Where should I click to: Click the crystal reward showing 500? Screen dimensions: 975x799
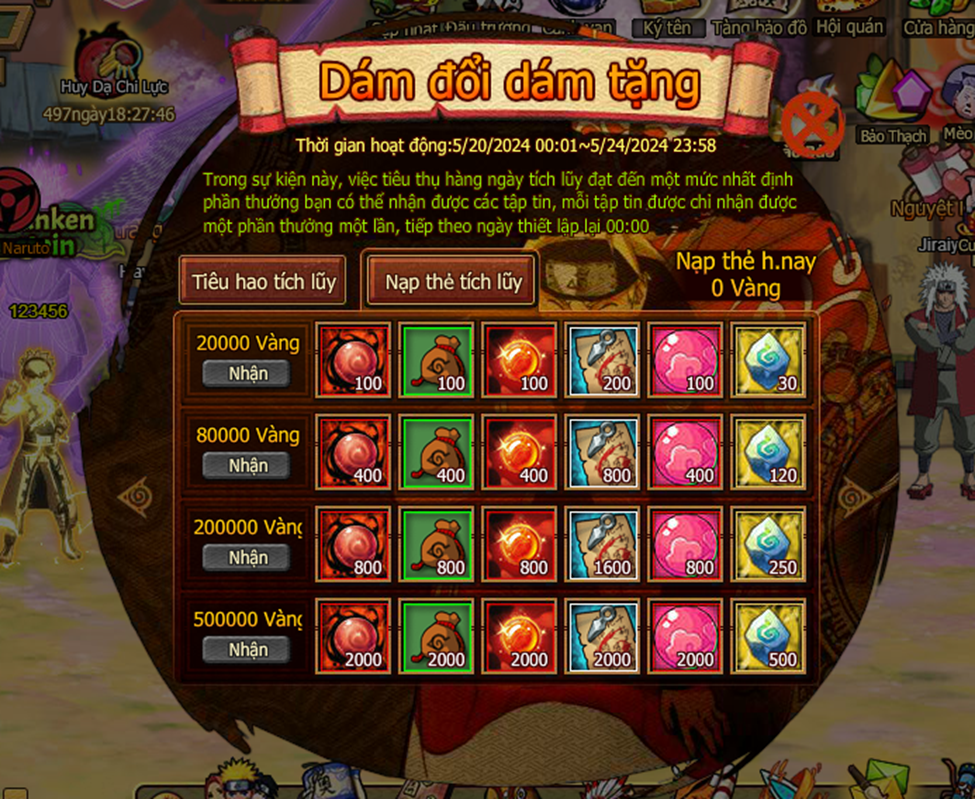tap(769, 635)
